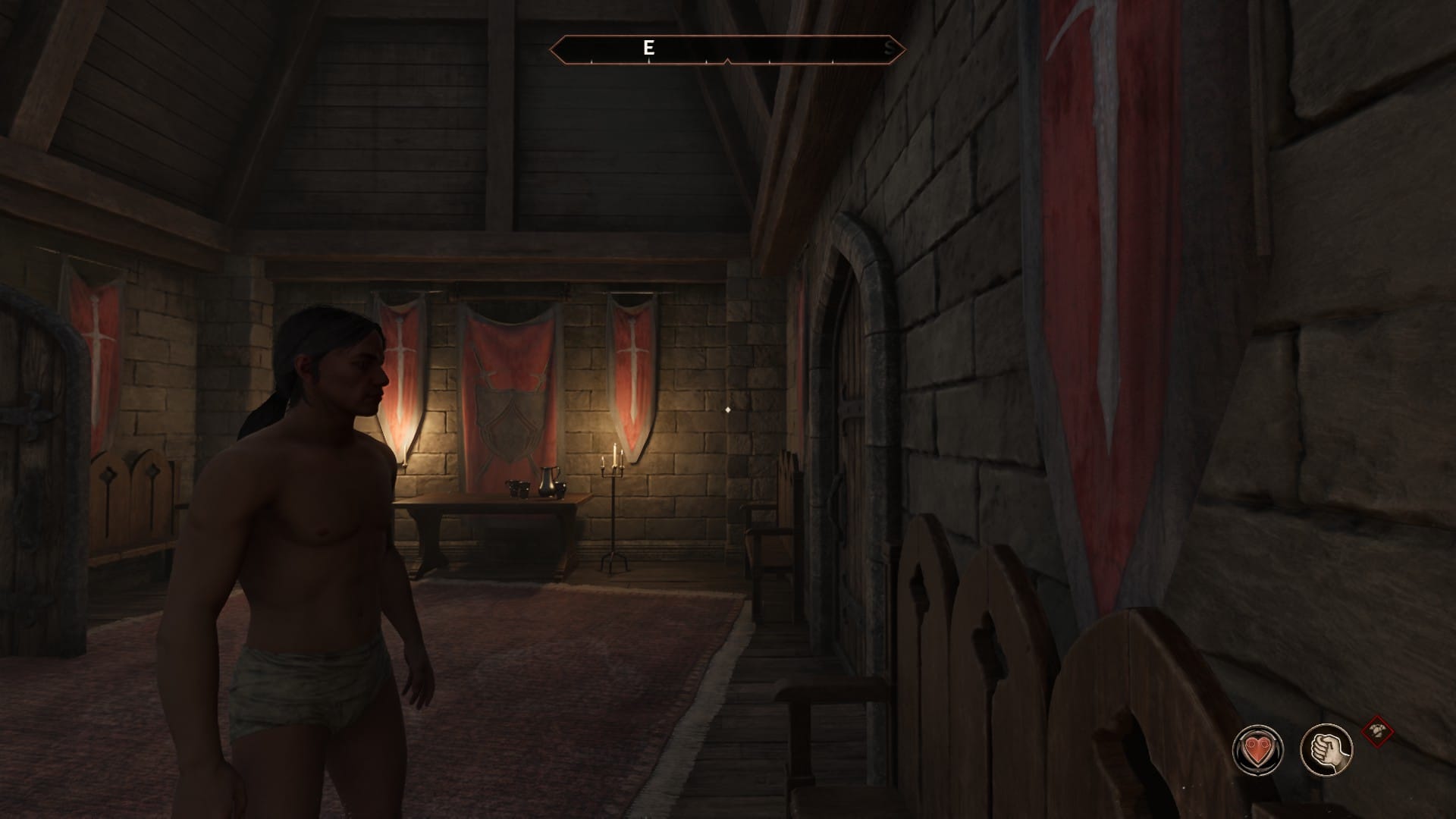This screenshot has width=1456, height=819.
Task: Select the clenched fist unarmed icon
Action: pos(1326,749)
